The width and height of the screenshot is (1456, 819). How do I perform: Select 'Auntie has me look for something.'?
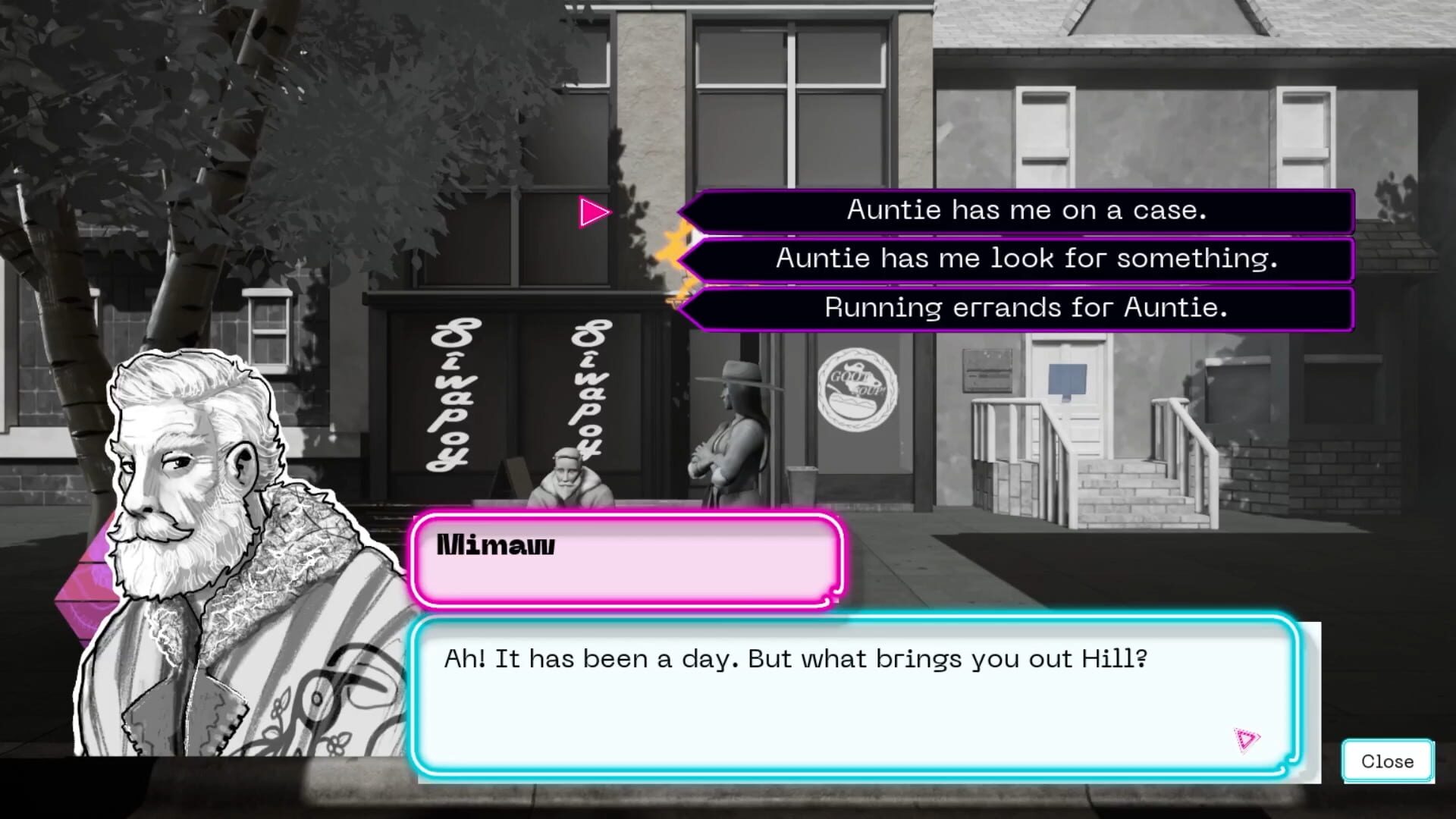pyautogui.click(x=1025, y=260)
